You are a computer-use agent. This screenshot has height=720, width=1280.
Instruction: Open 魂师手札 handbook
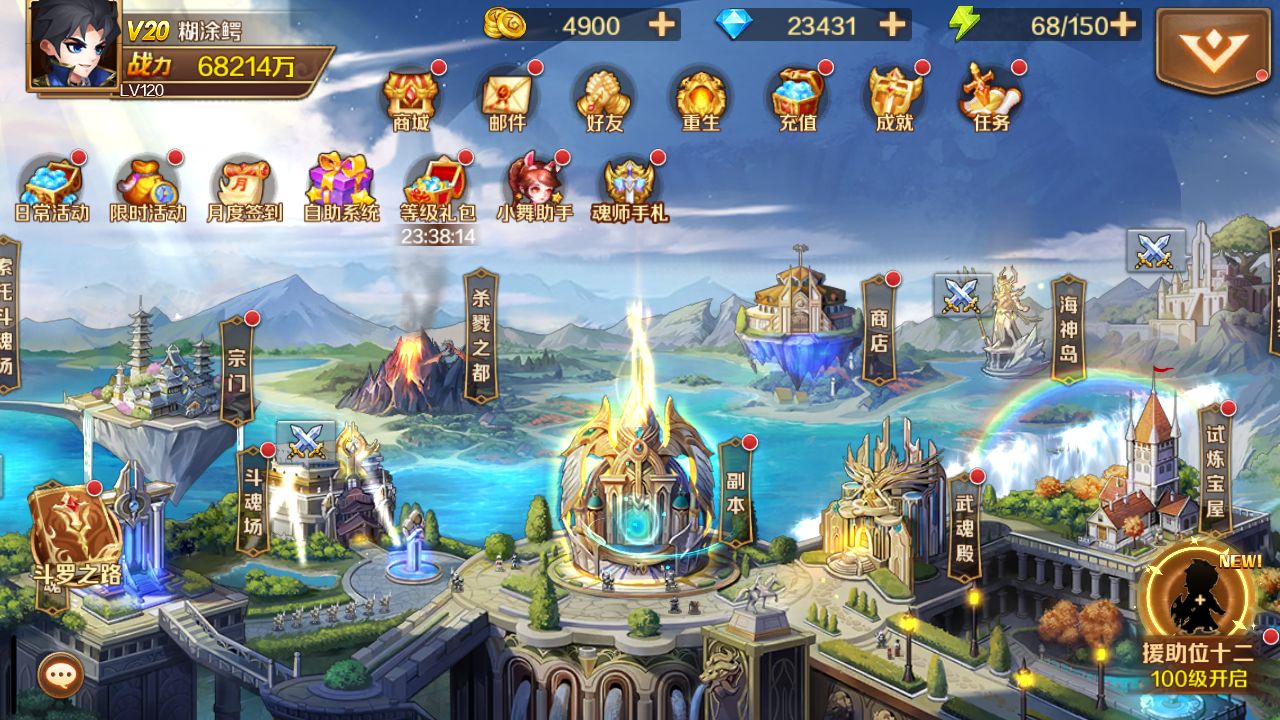tap(630, 189)
